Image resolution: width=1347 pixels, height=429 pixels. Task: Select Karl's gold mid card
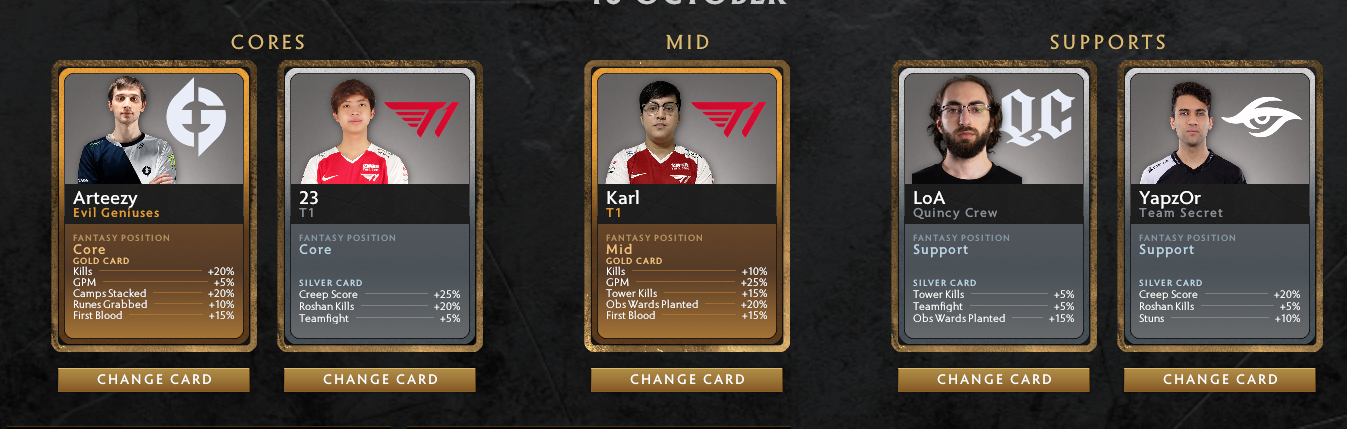[686, 206]
